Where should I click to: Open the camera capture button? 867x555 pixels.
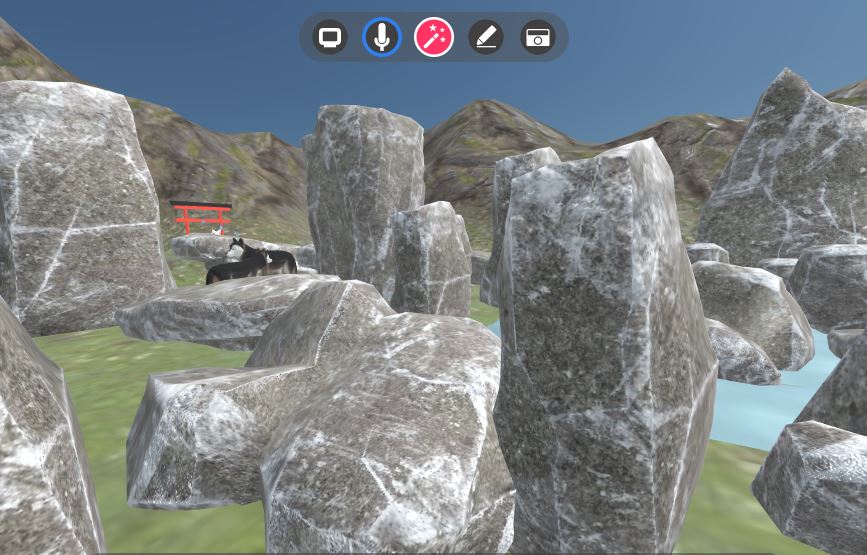click(538, 38)
